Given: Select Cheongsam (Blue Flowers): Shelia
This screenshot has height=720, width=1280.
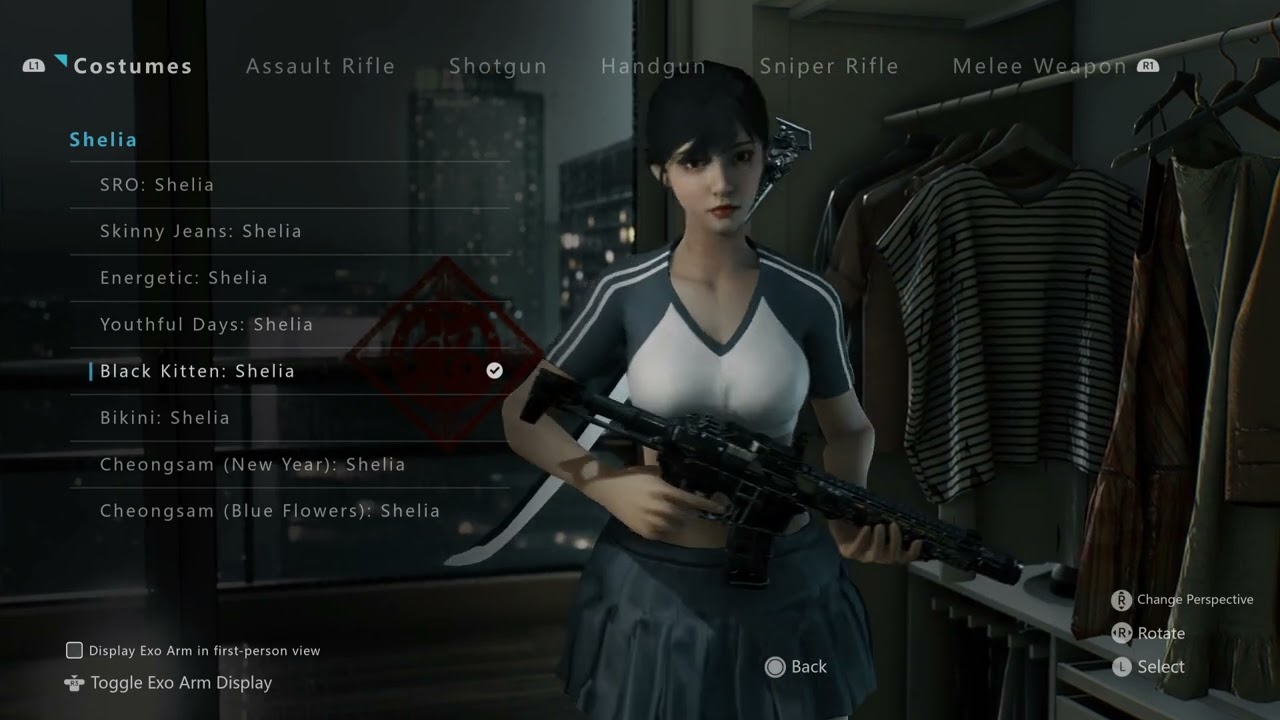Looking at the screenshot, I should (x=270, y=511).
